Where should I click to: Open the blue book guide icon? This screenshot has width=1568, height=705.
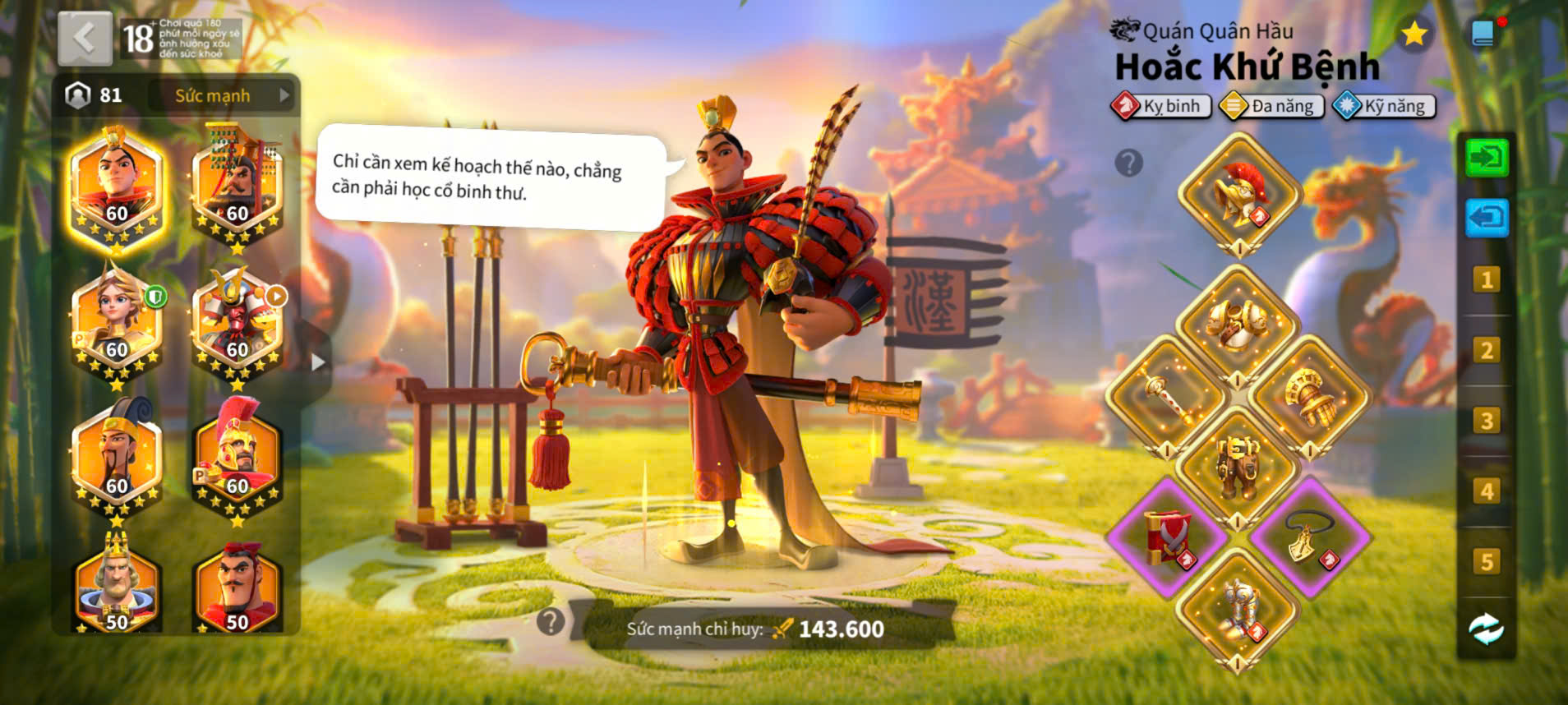coord(1483,34)
